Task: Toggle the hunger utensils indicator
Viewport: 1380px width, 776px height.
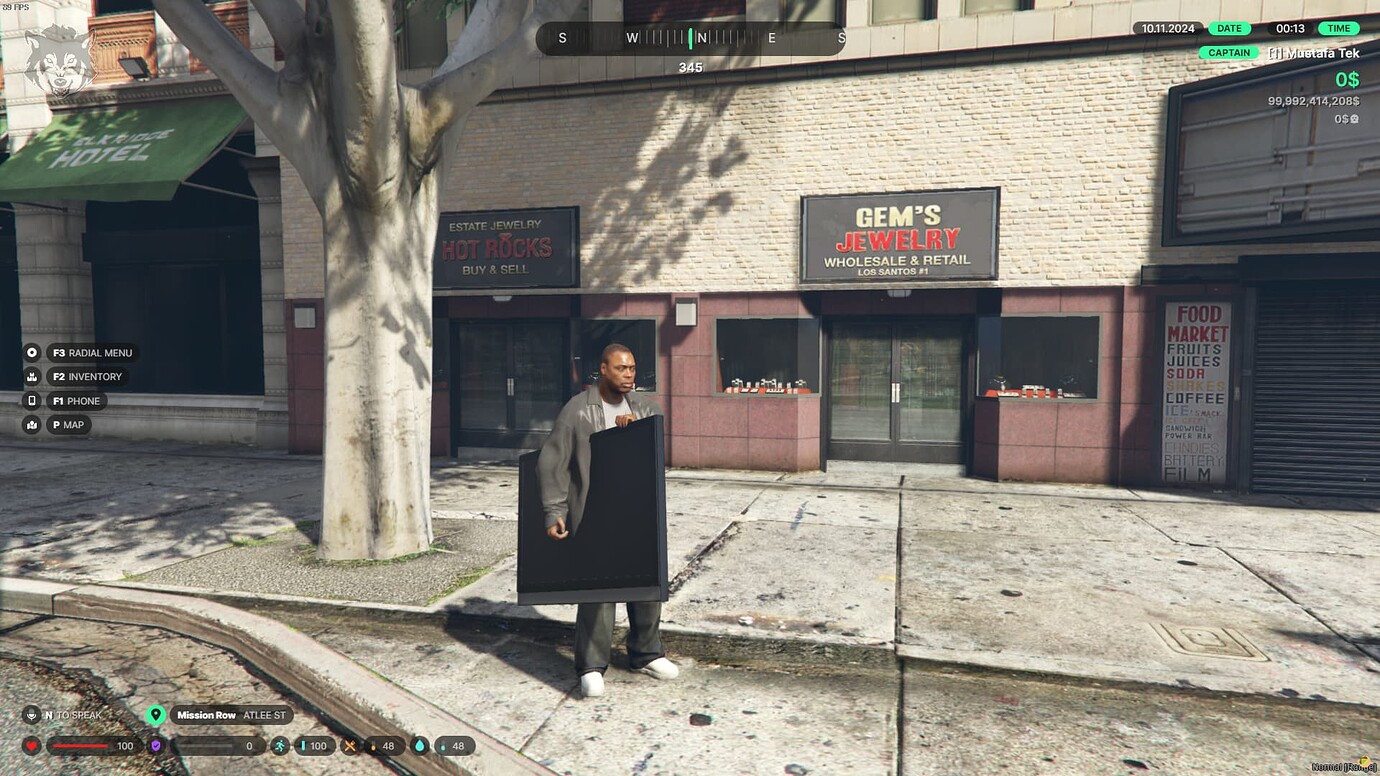Action: tap(352, 745)
